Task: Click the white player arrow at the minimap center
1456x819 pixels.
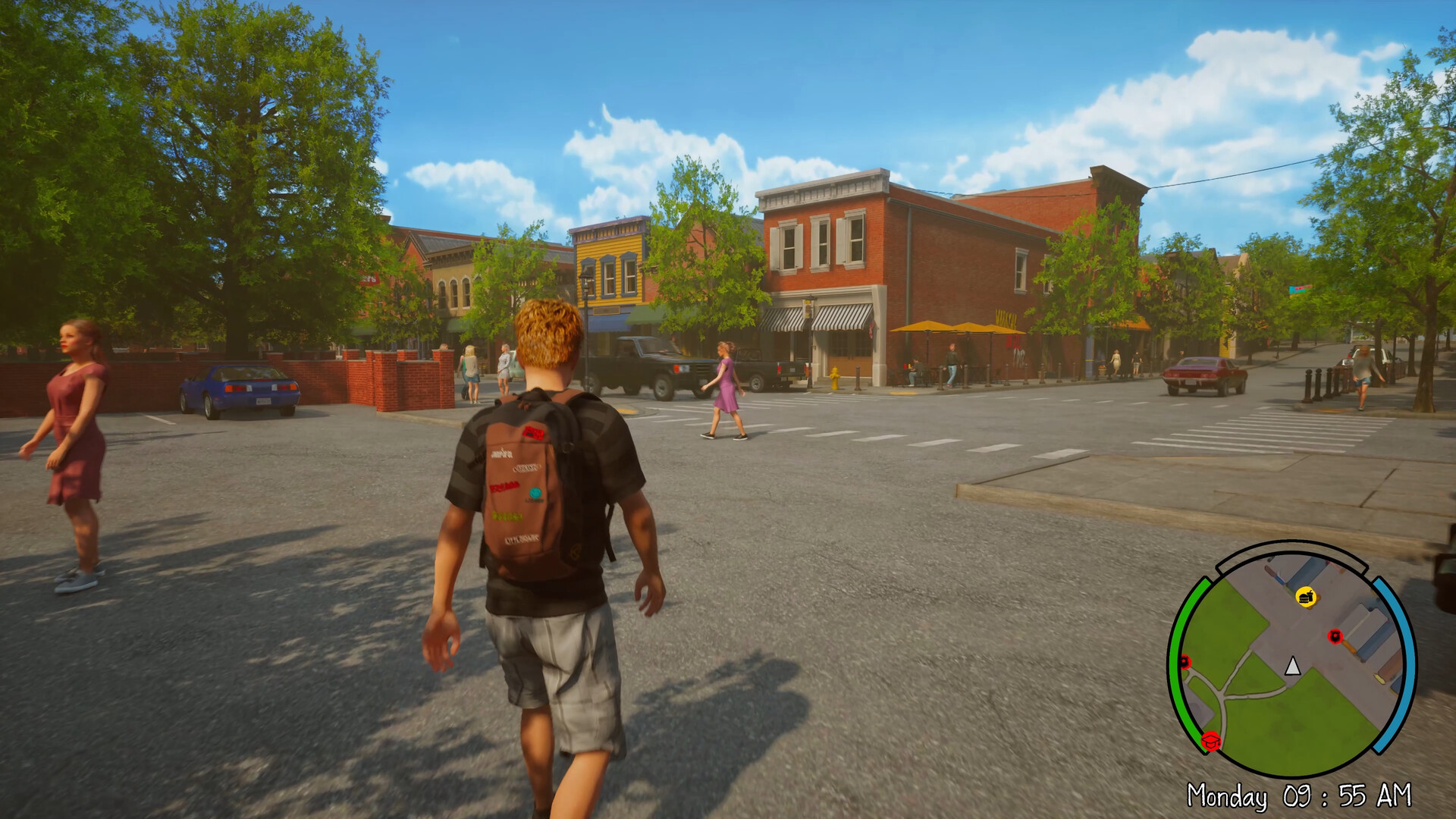Action: click(x=1292, y=667)
